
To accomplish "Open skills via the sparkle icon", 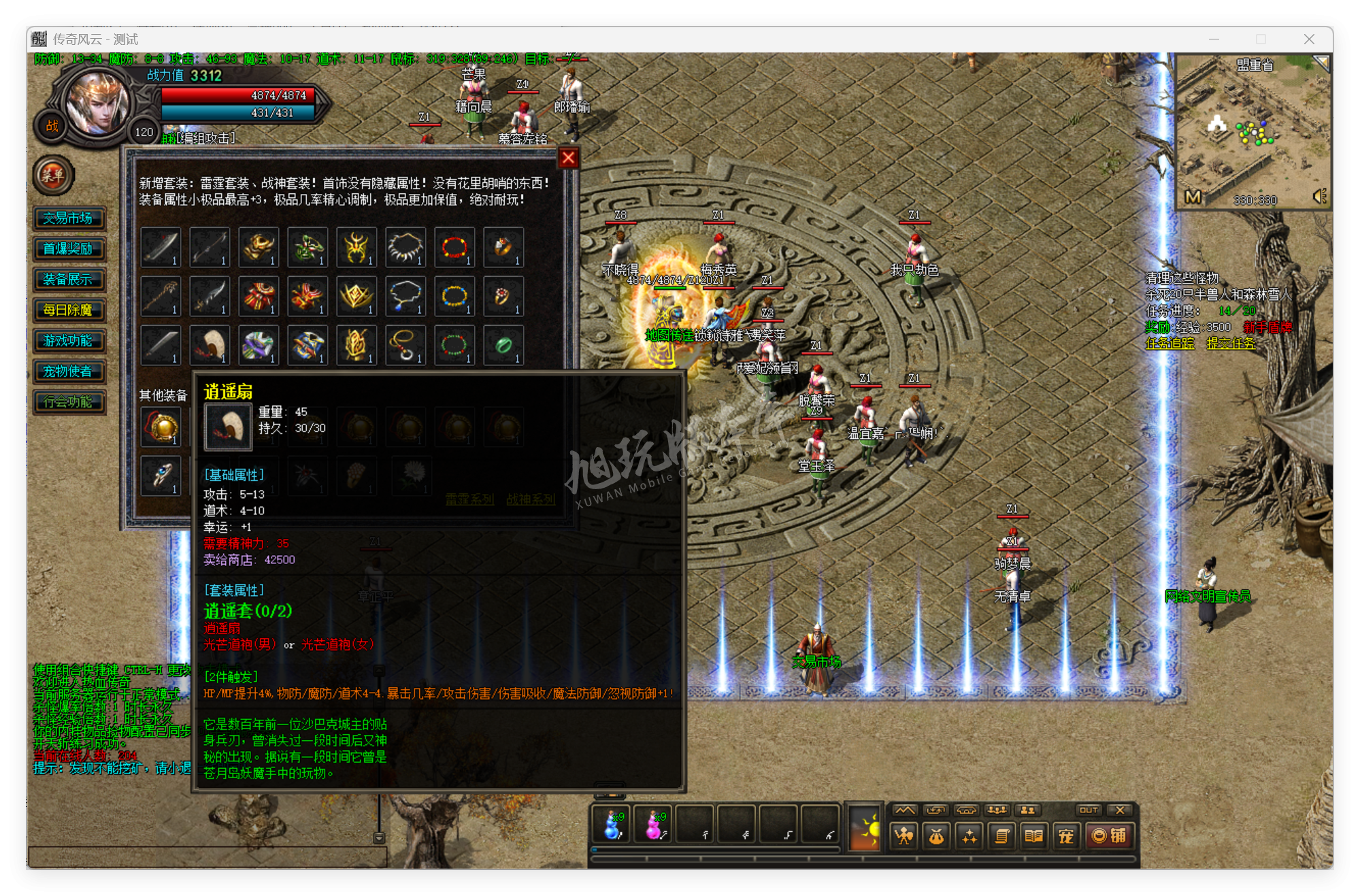I will pos(969,837).
